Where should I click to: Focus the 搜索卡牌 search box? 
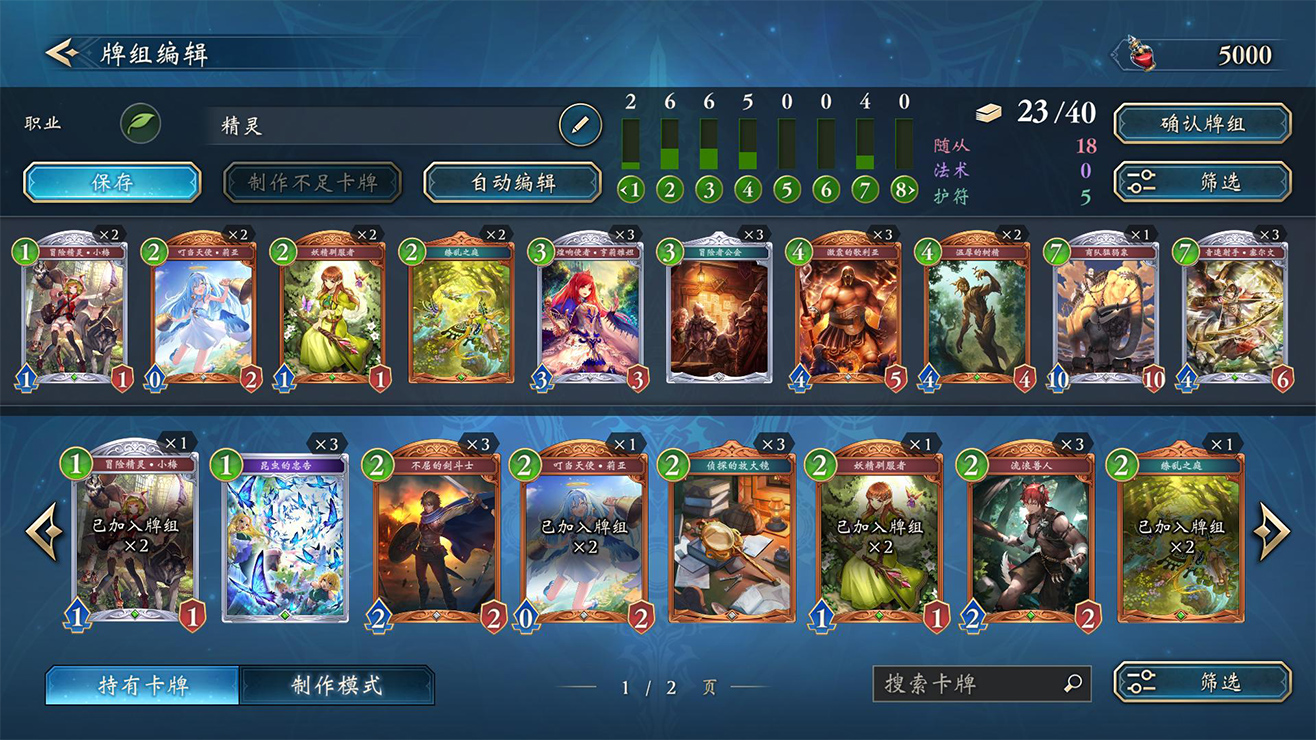tap(970, 684)
